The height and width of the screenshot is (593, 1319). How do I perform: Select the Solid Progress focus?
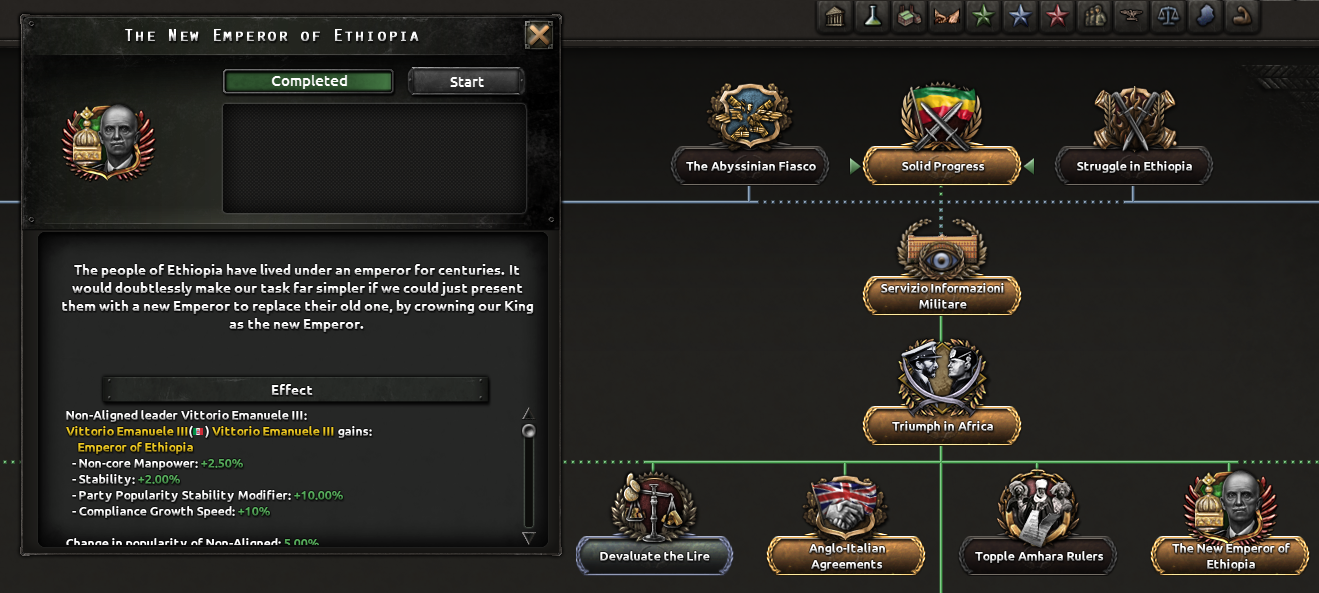coord(942,166)
